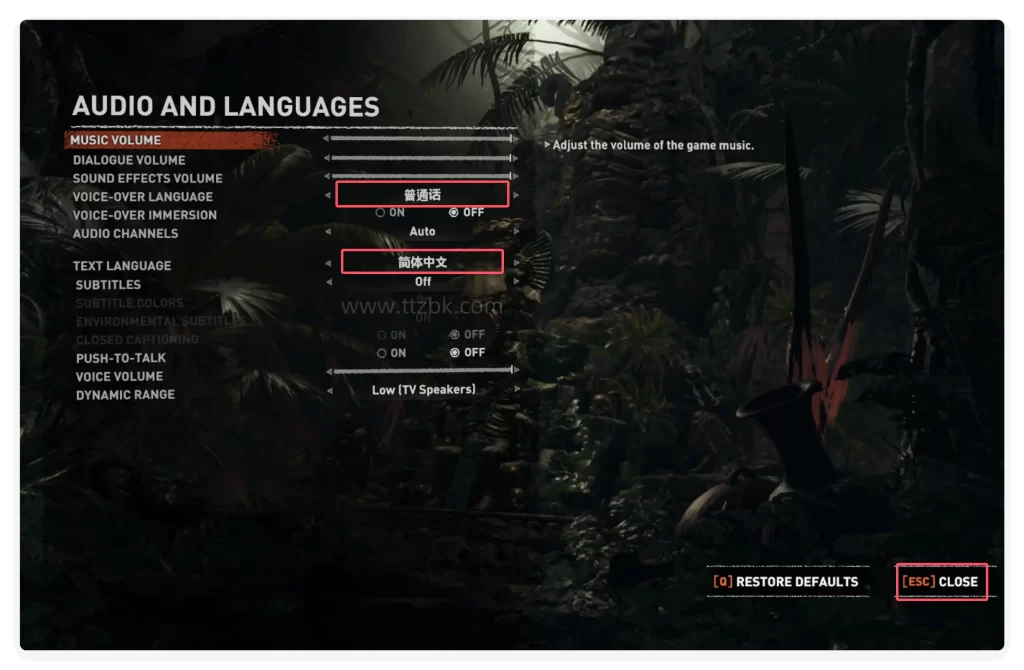Screen dimensions: 1024x670
Task: Click the Music Volume slider bar
Action: coord(422,139)
